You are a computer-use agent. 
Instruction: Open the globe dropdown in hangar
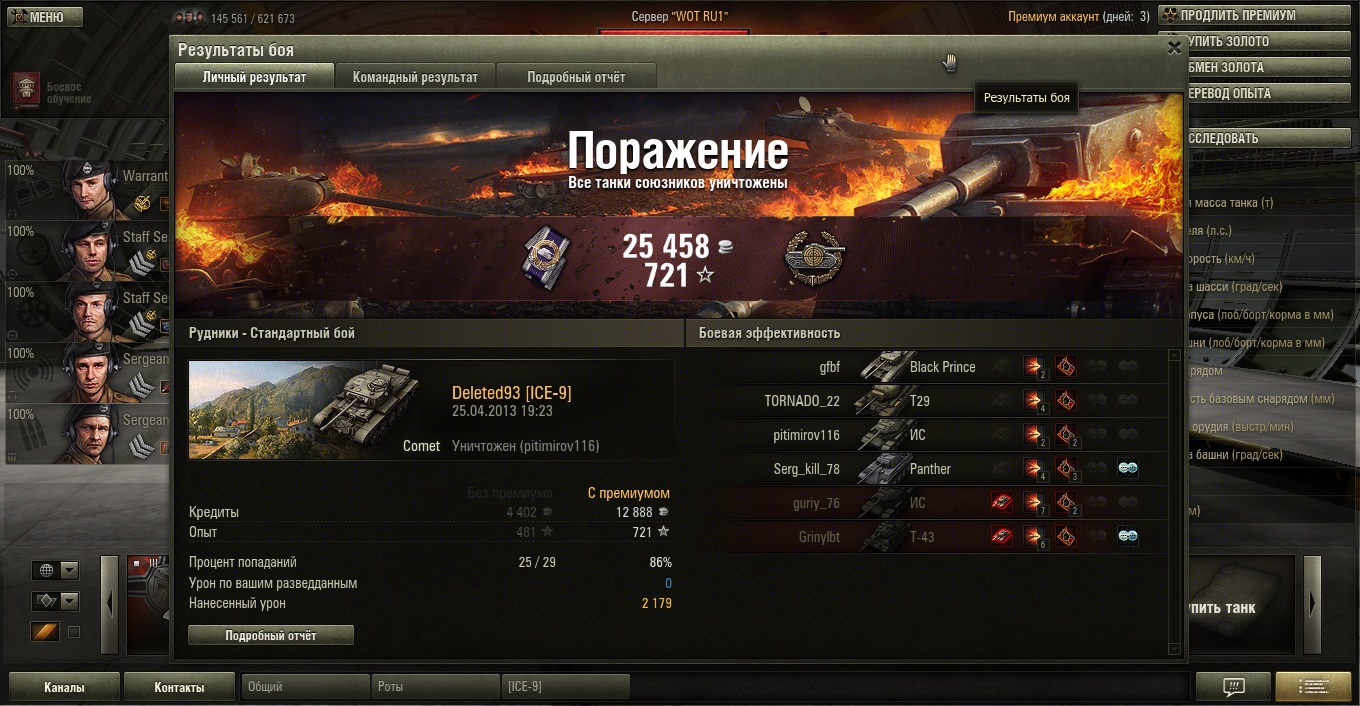(56, 570)
